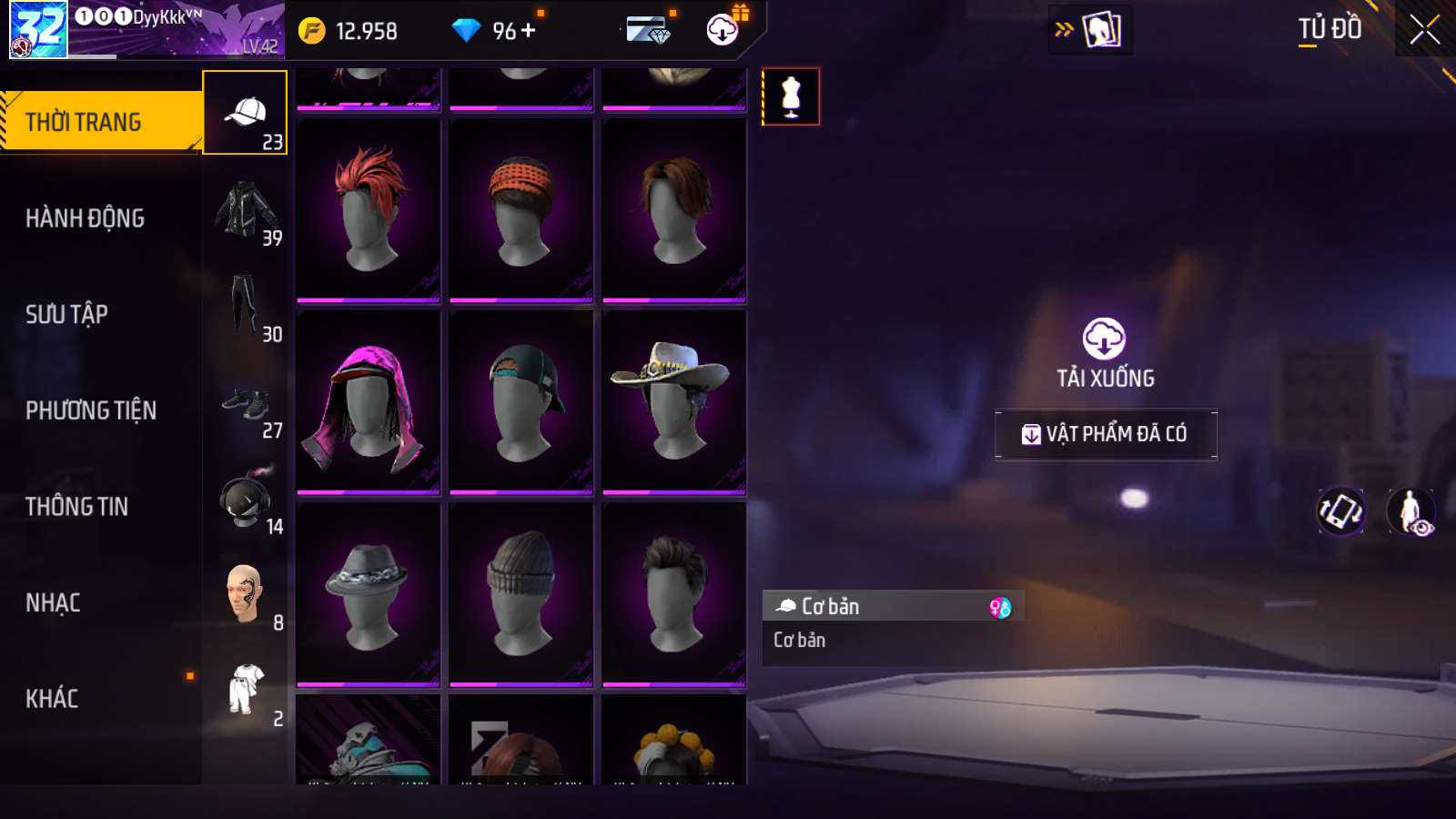Add diamonds with the plus button
Image resolution: width=1456 pixels, height=819 pixels.
pyautogui.click(x=529, y=31)
